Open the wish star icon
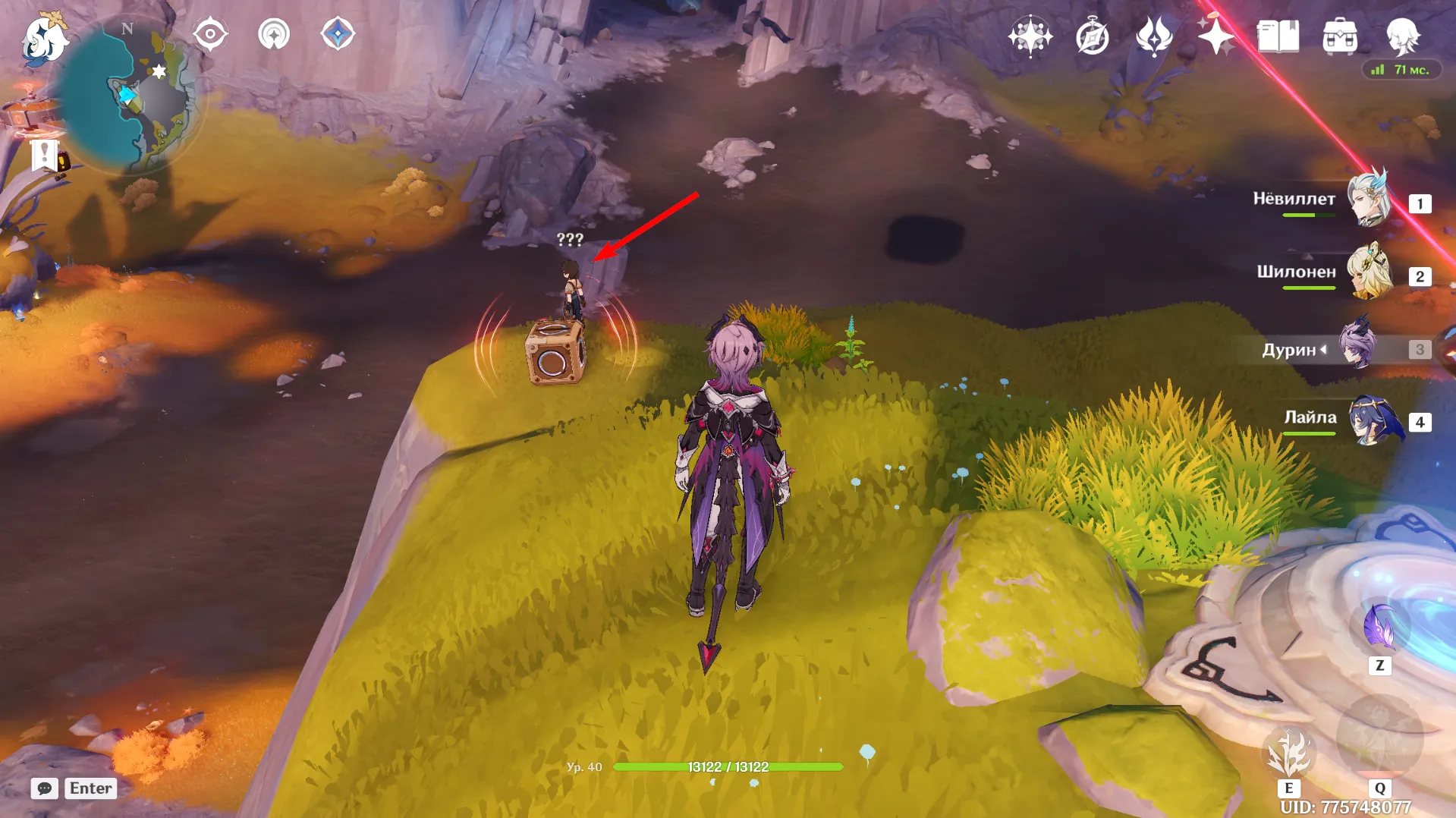This screenshot has width=1456, height=818. [x=1030, y=36]
